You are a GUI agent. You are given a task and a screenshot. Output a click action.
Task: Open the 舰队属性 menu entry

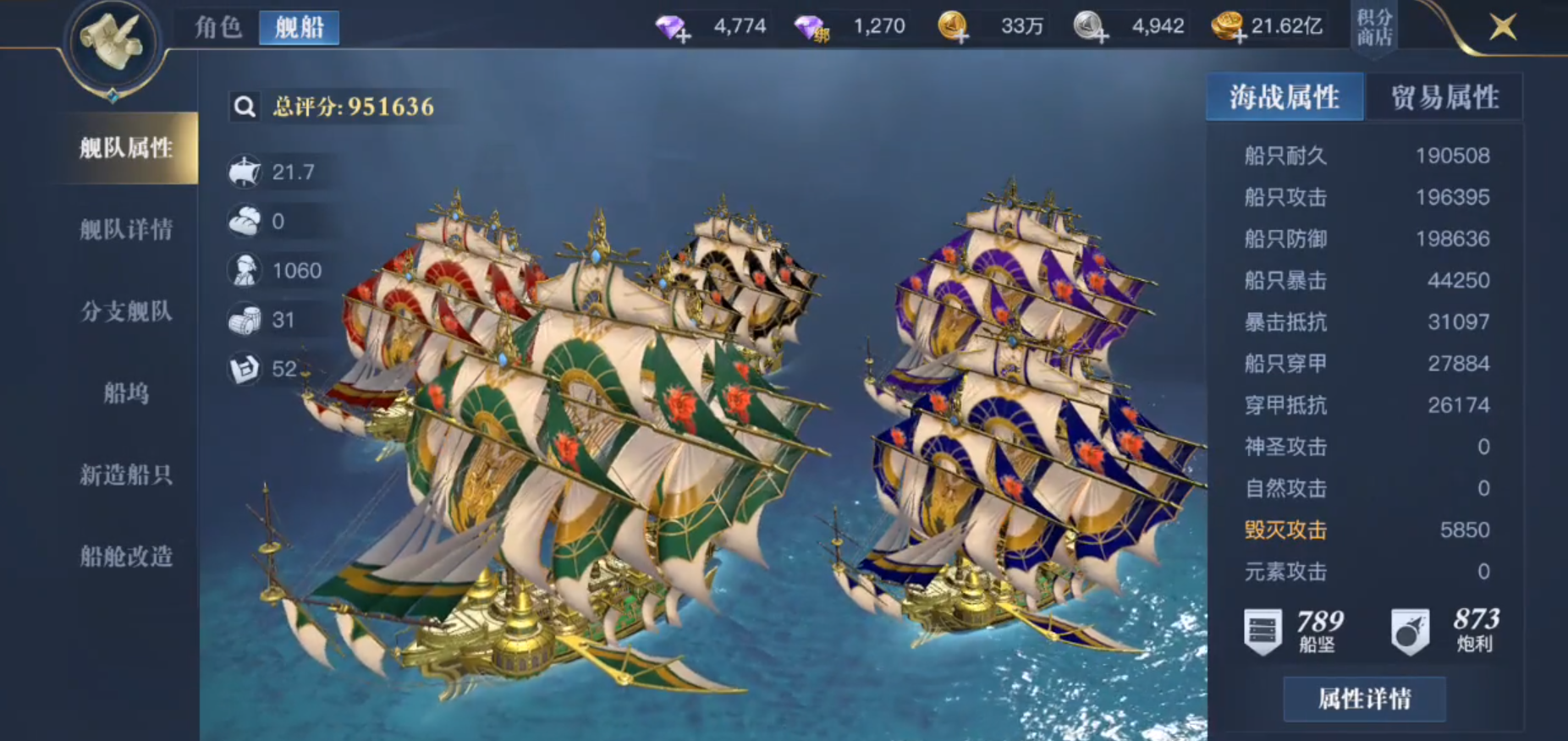point(126,148)
